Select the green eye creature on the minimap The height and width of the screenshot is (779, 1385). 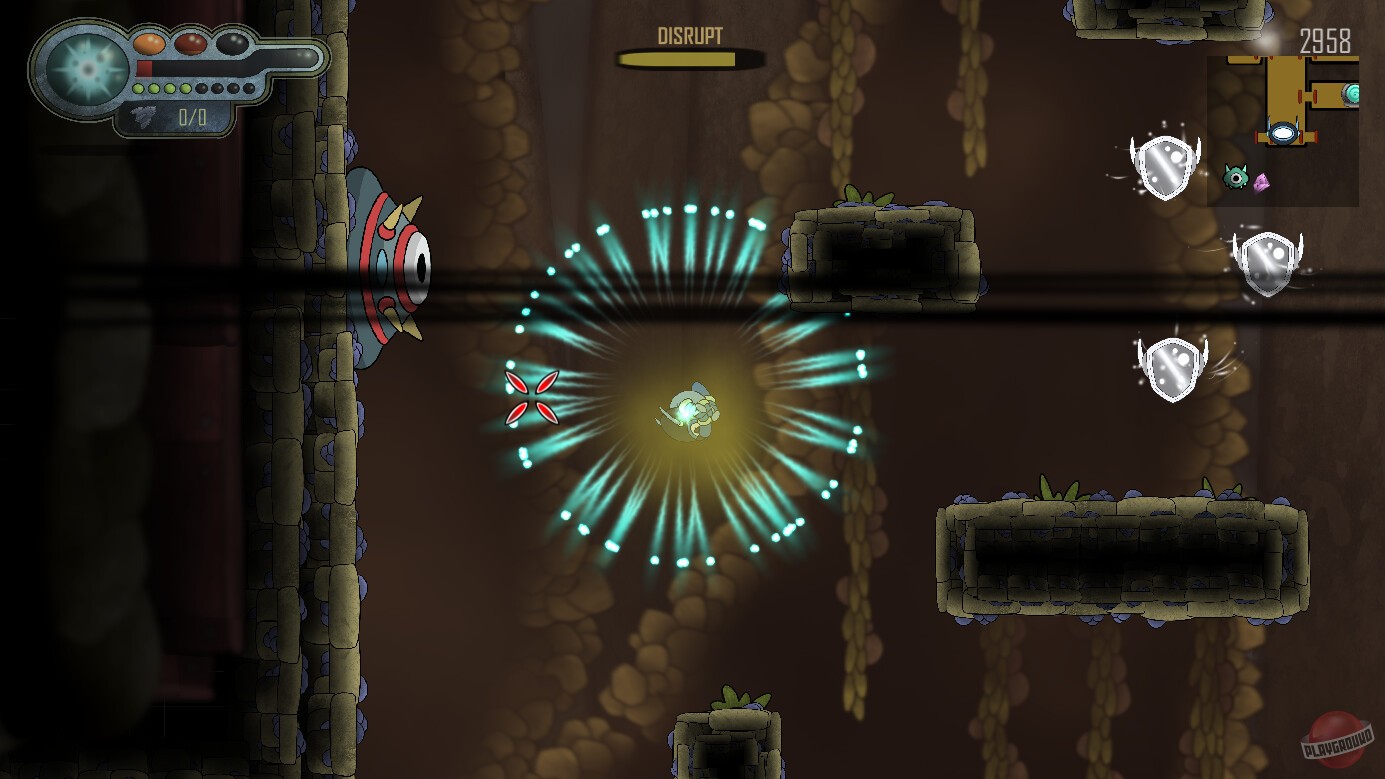(1237, 178)
